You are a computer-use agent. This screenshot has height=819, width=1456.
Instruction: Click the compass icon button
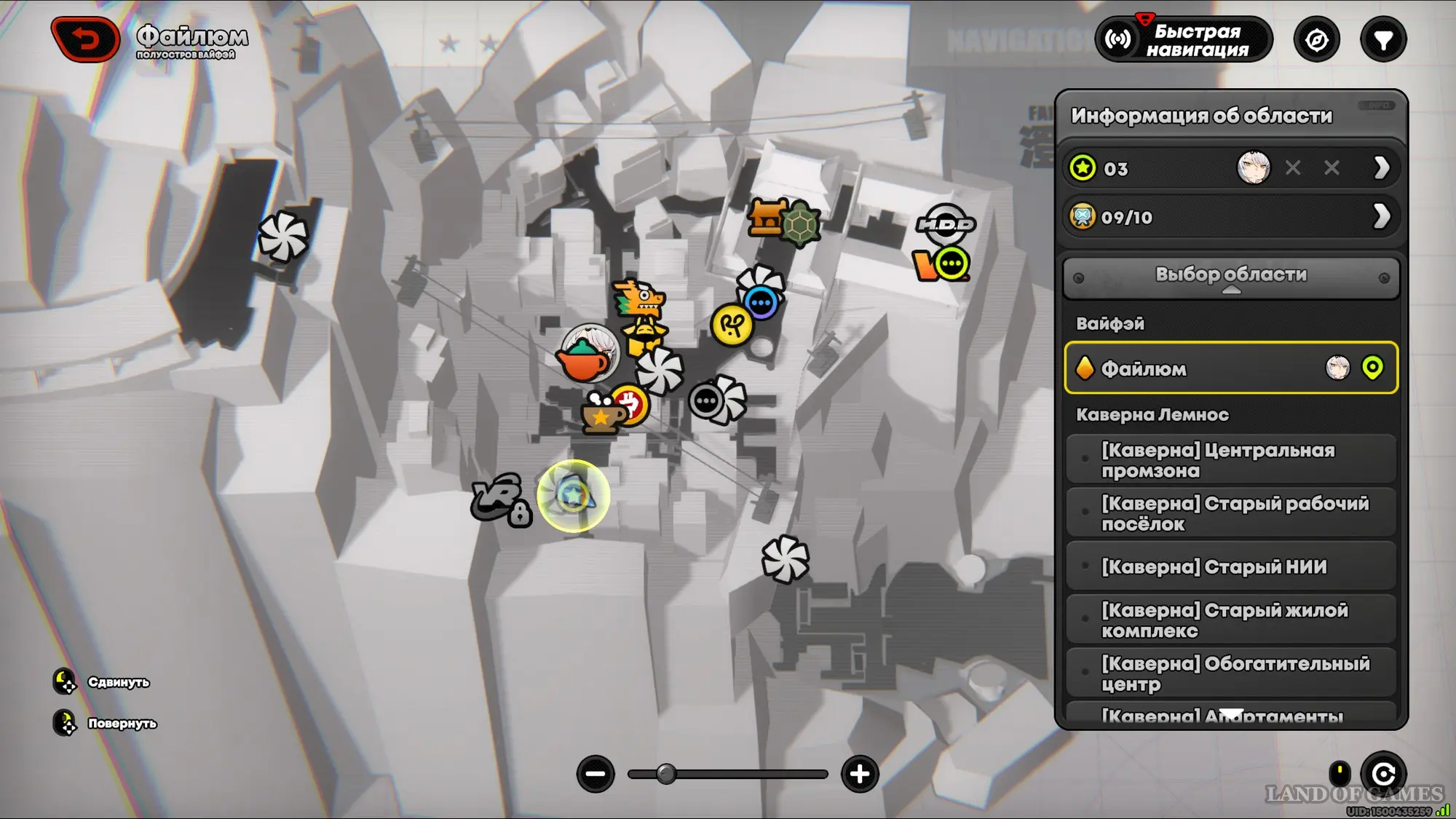1316,40
